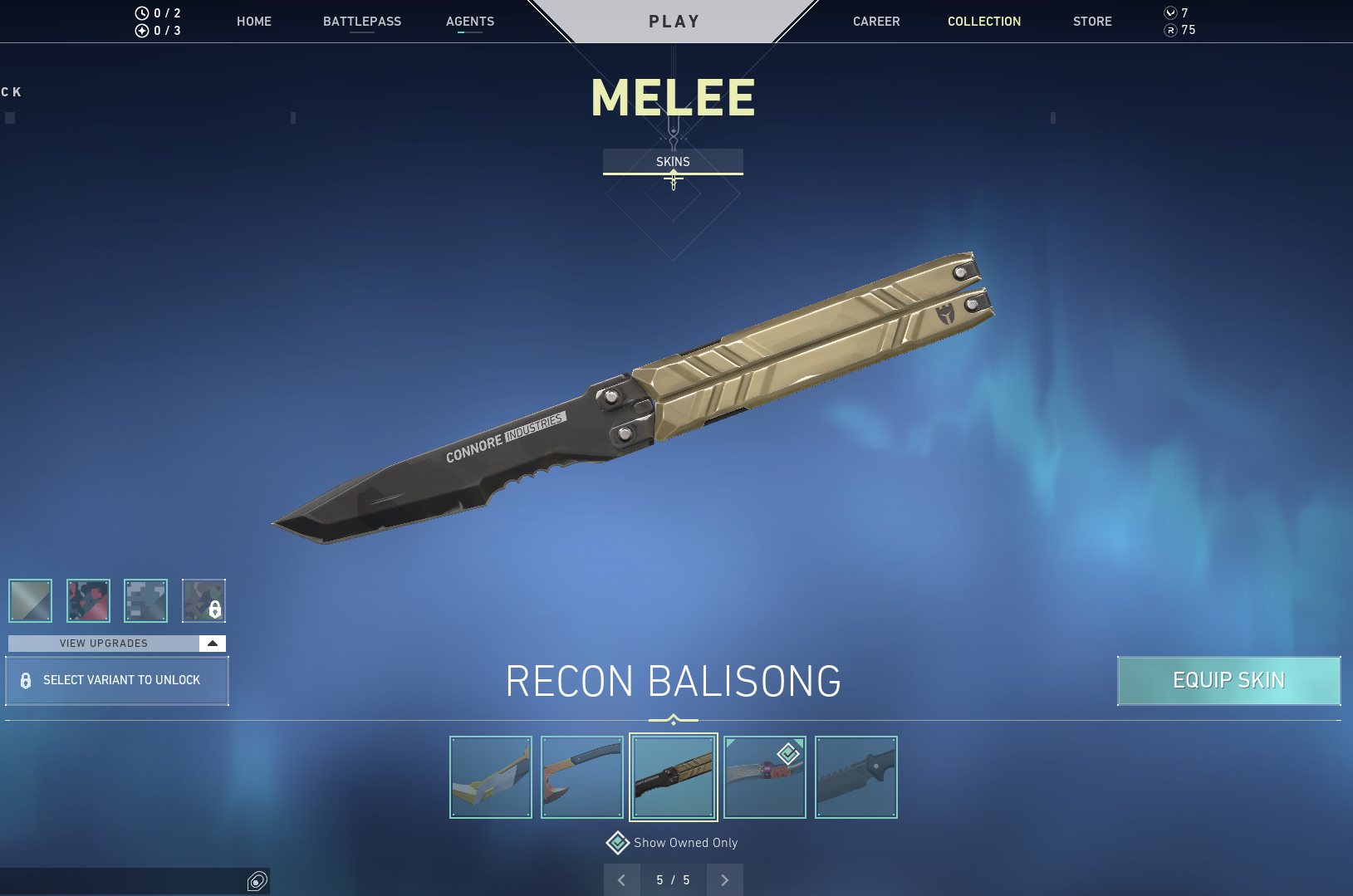The width and height of the screenshot is (1353, 896).
Task: Open the SKINS category selector
Action: (673, 161)
